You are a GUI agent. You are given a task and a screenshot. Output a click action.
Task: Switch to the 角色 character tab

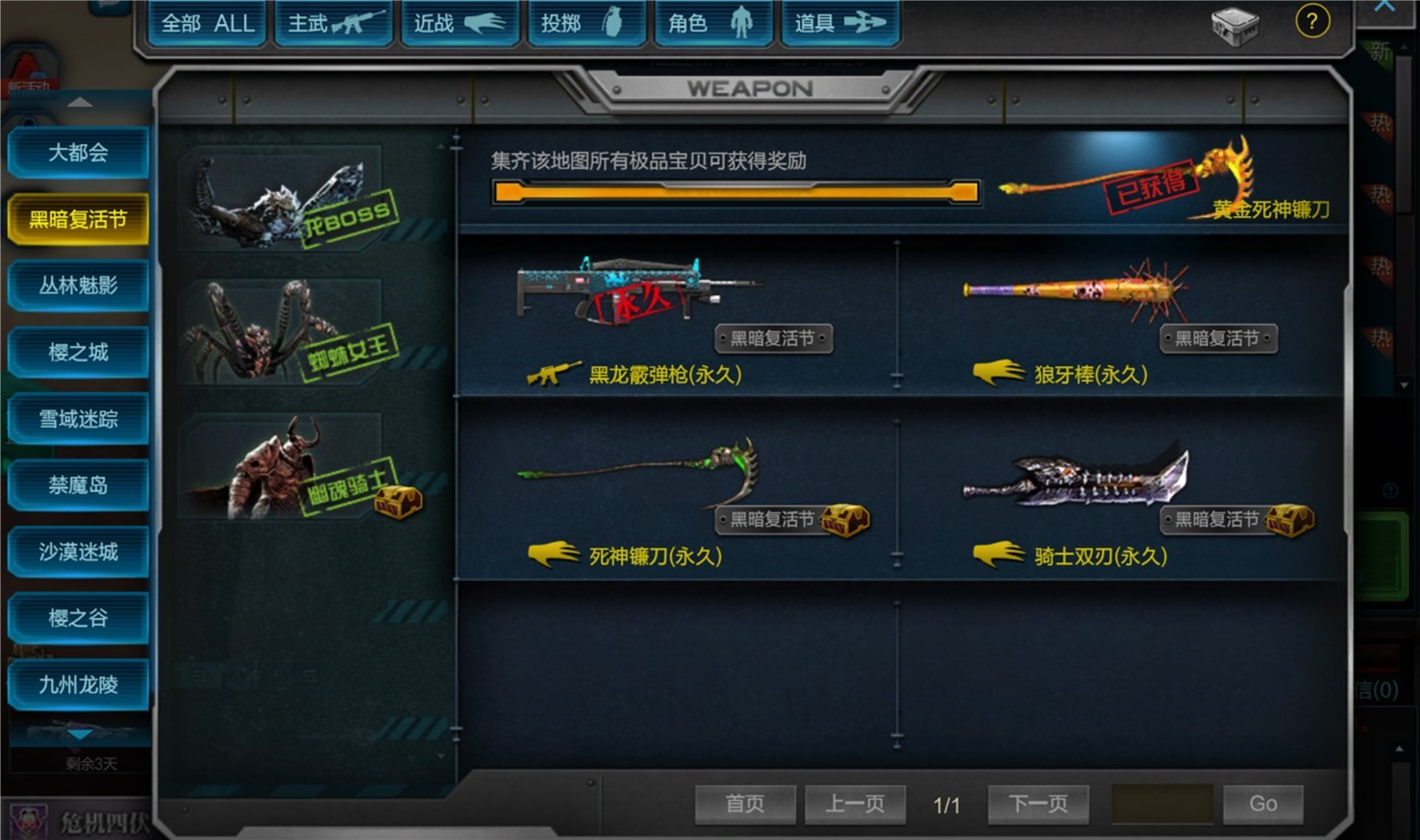click(712, 23)
